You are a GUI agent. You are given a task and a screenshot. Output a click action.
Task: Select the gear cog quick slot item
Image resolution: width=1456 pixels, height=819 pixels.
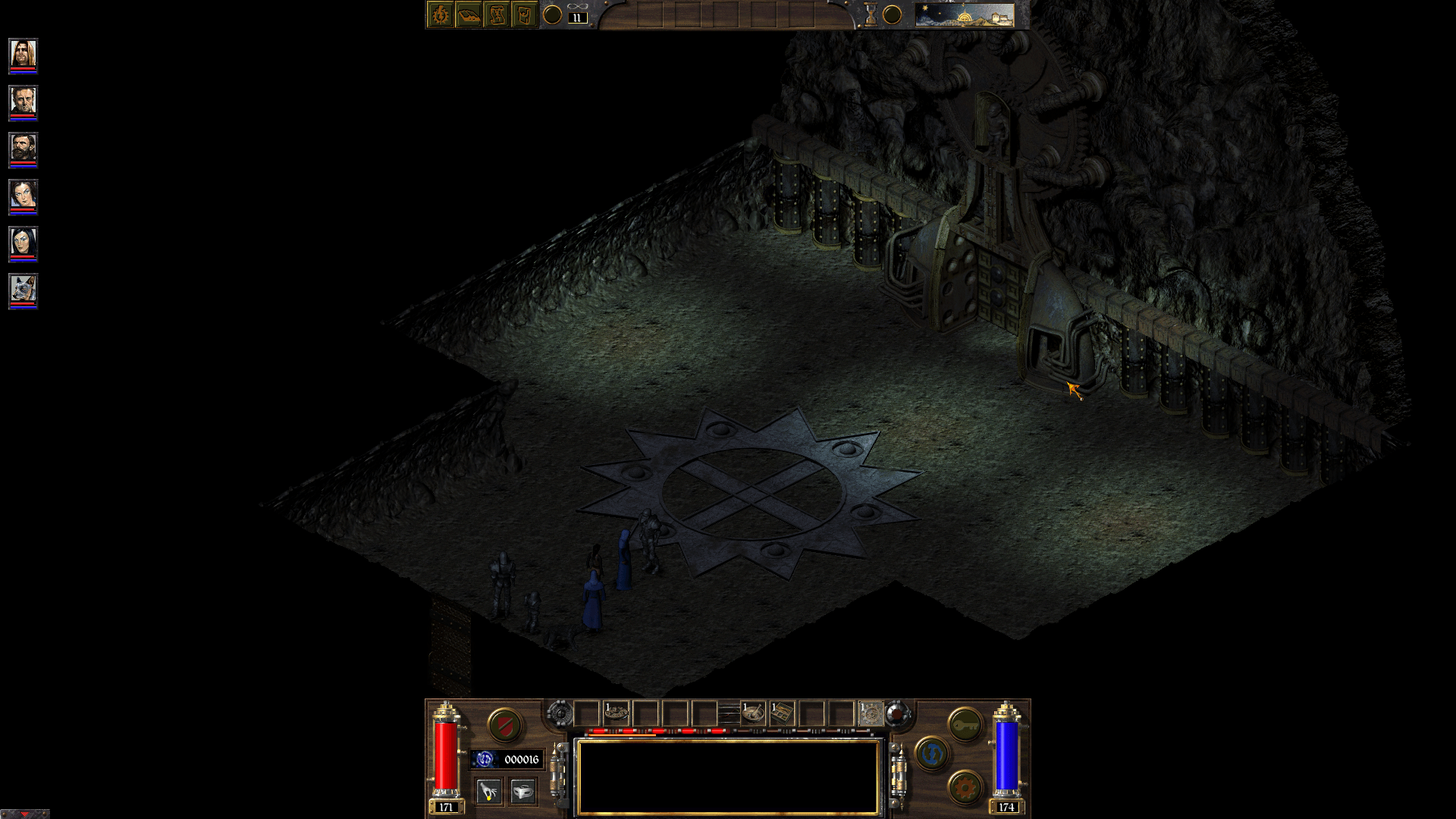click(872, 713)
